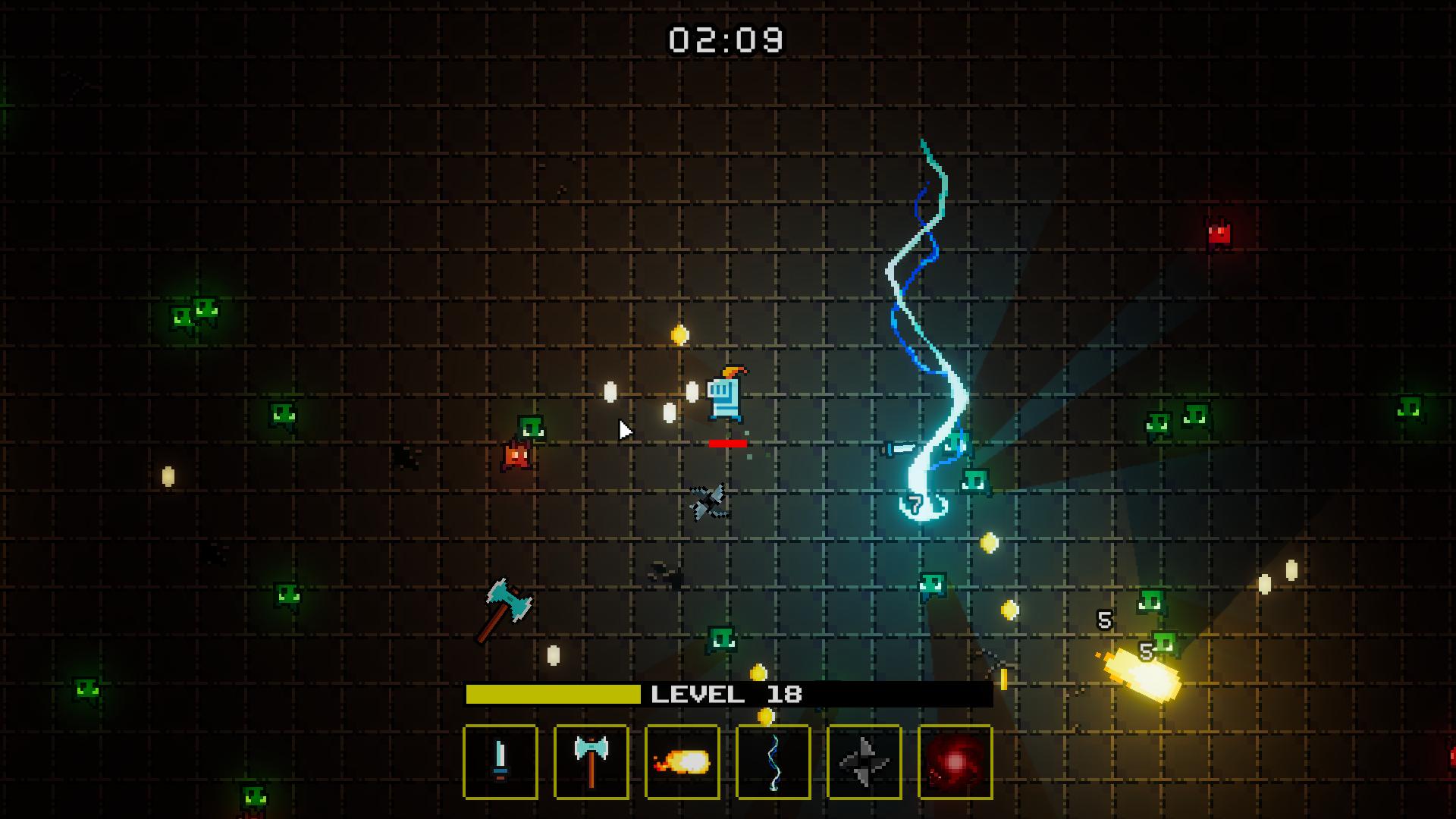Select the lightning bolt weapon slot

[x=773, y=763]
